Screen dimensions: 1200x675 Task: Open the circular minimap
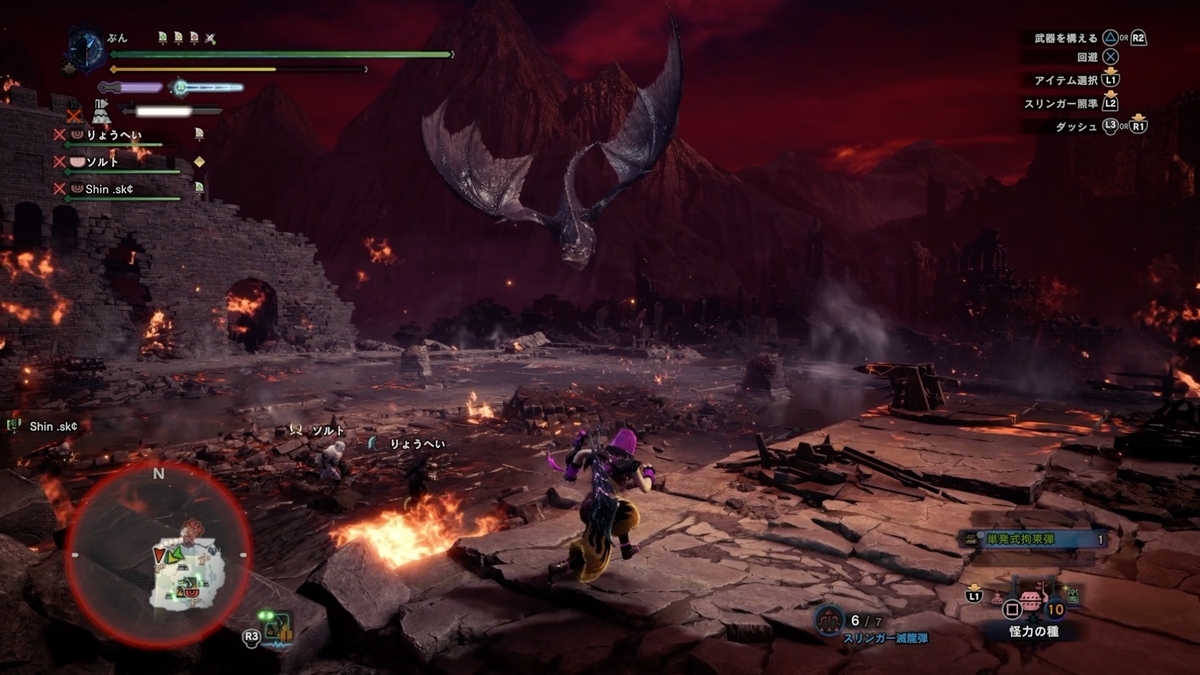pos(158,553)
